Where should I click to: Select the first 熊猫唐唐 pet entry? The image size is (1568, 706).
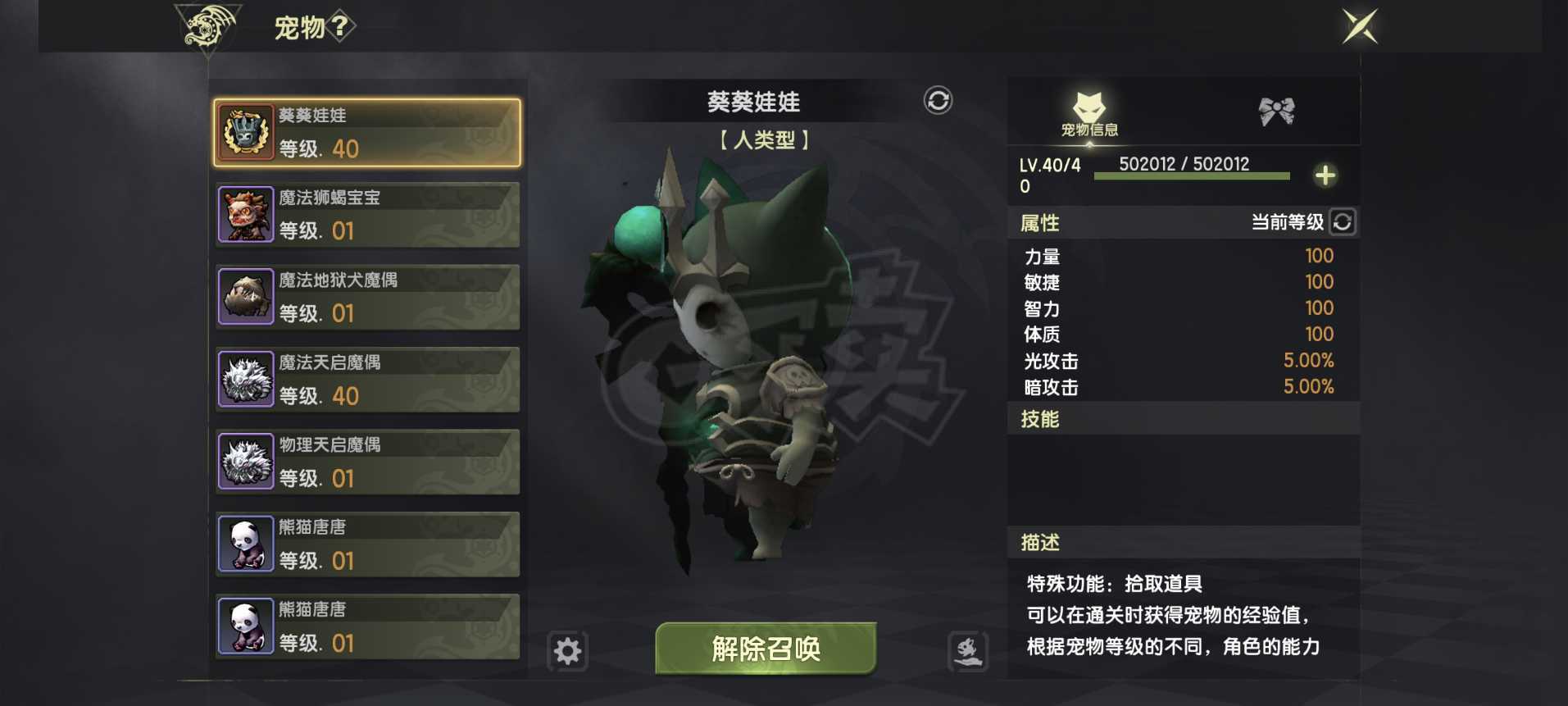point(366,544)
